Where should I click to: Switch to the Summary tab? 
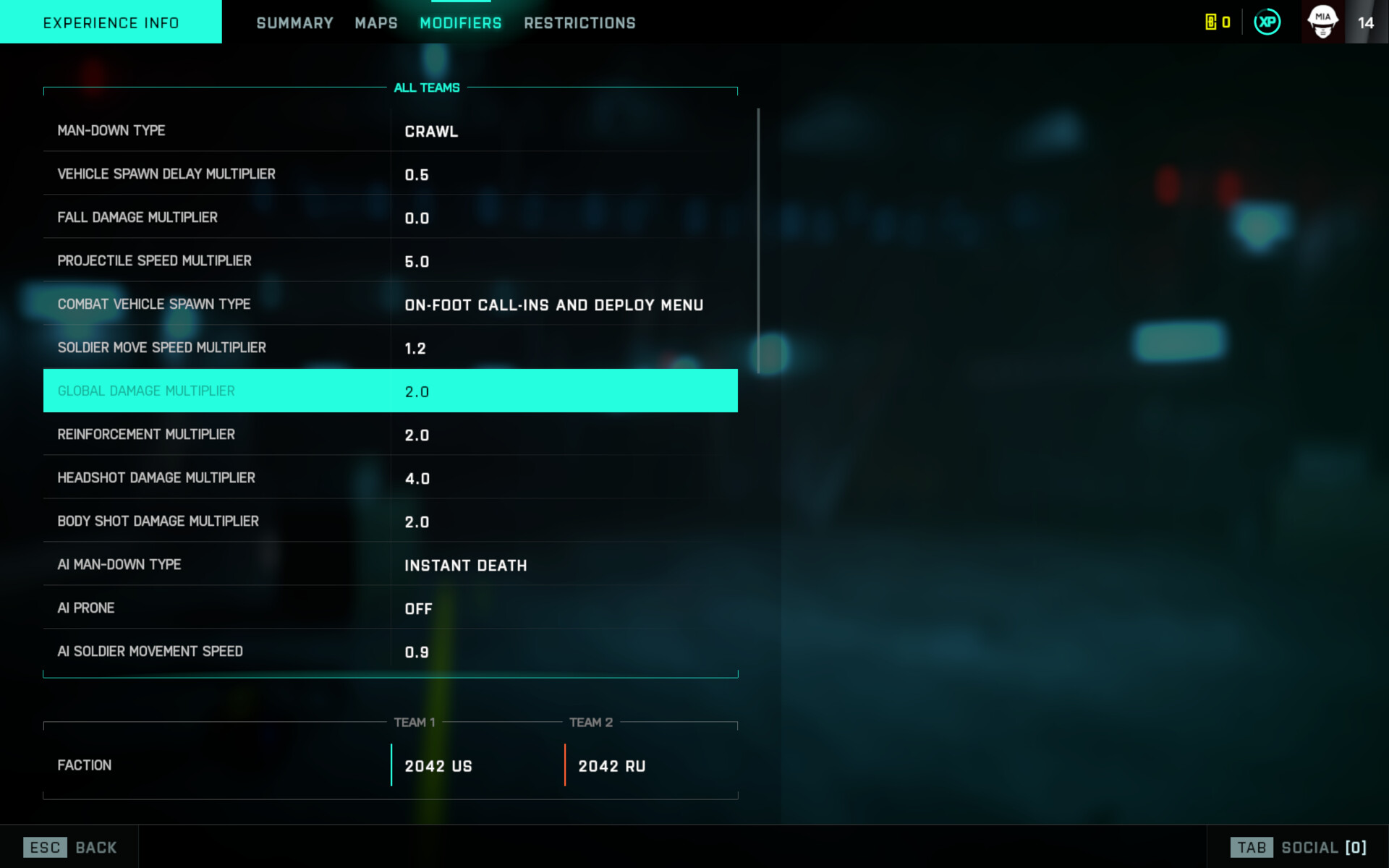pos(294,23)
